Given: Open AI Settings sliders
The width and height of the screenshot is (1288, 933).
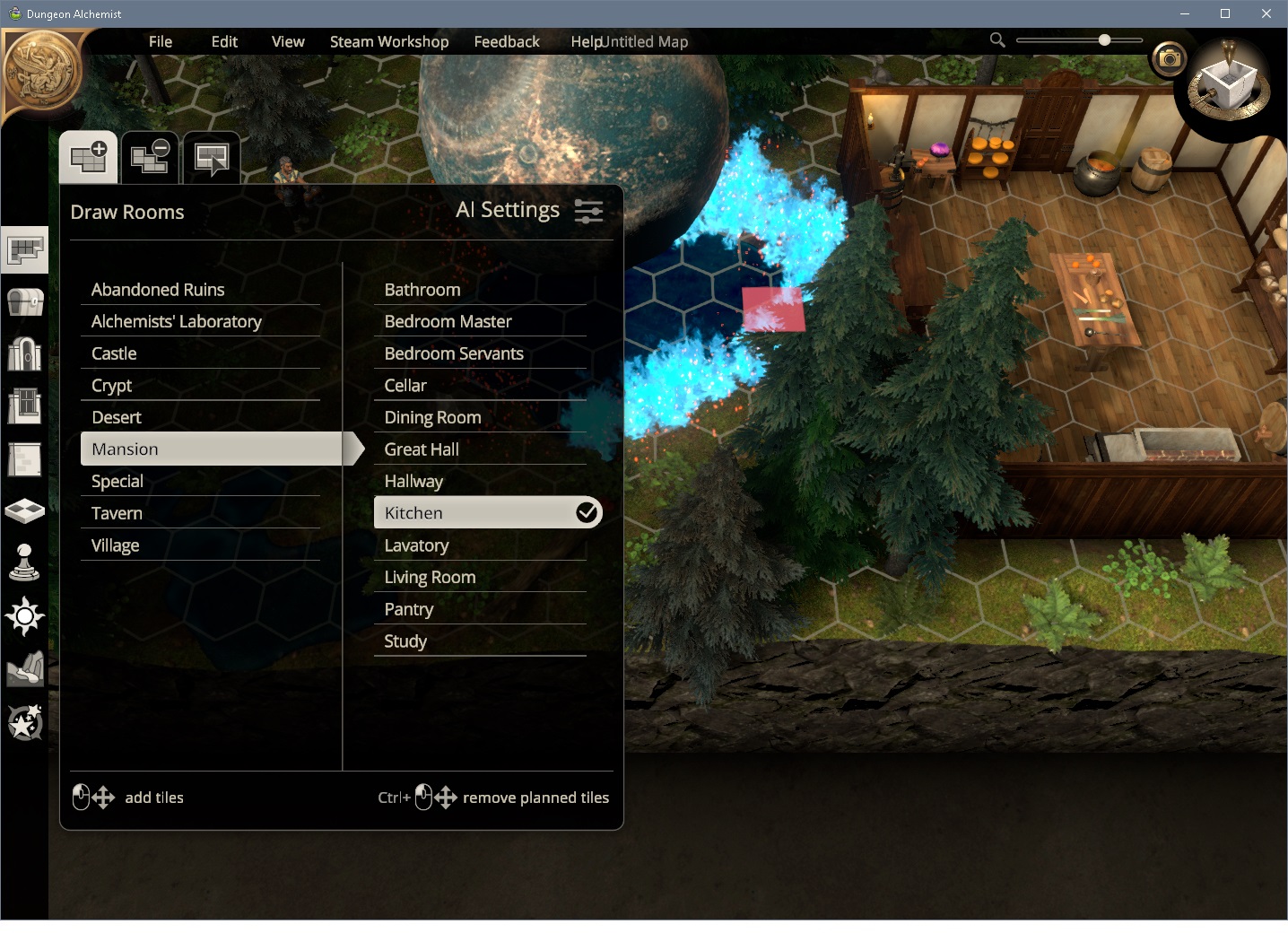Looking at the screenshot, I should click(x=588, y=211).
